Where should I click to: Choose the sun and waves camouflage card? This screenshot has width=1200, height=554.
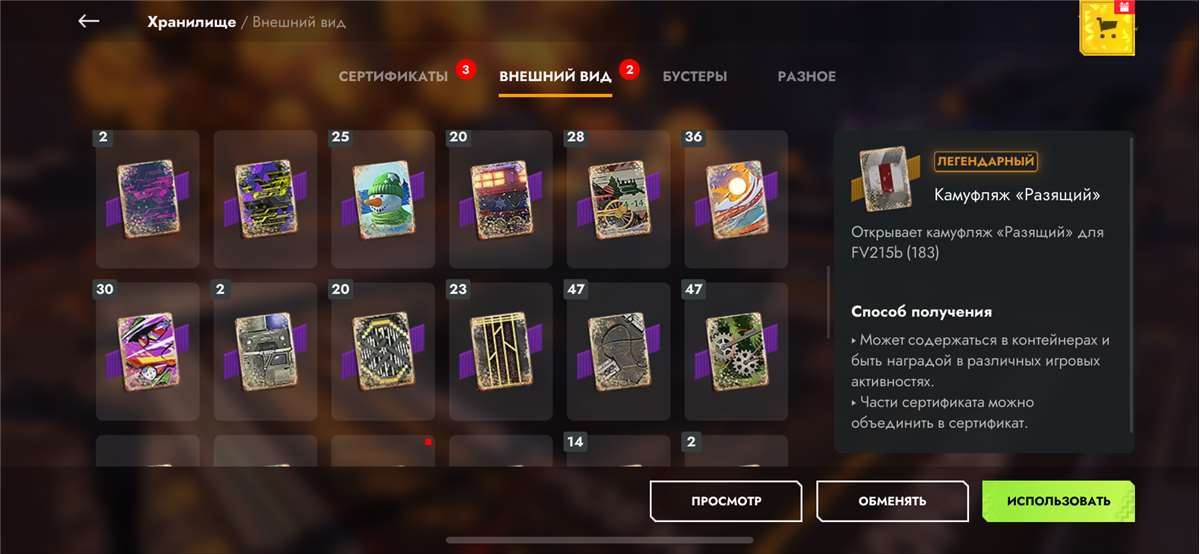(736, 199)
